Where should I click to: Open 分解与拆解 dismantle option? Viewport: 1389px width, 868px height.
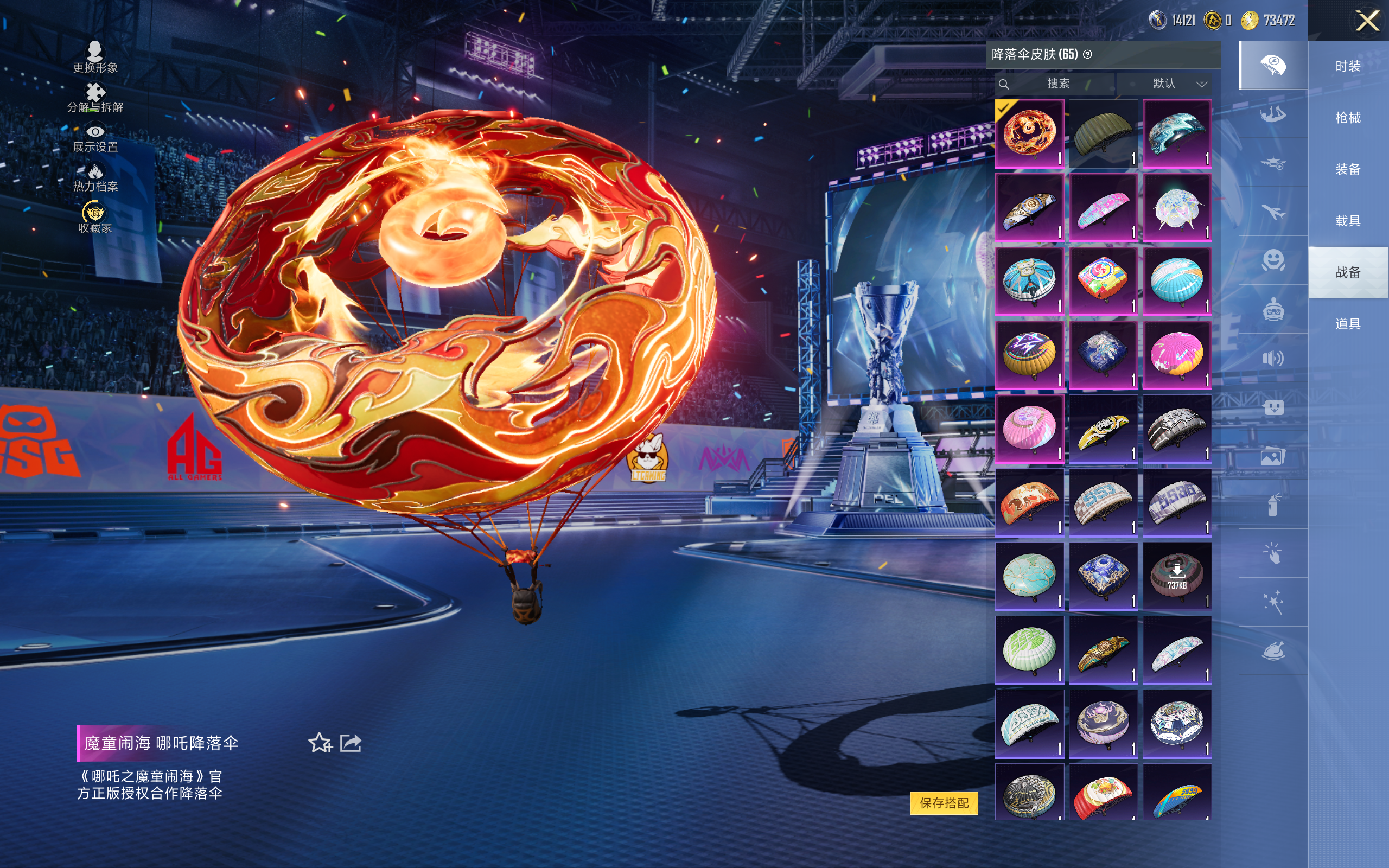(x=95, y=98)
